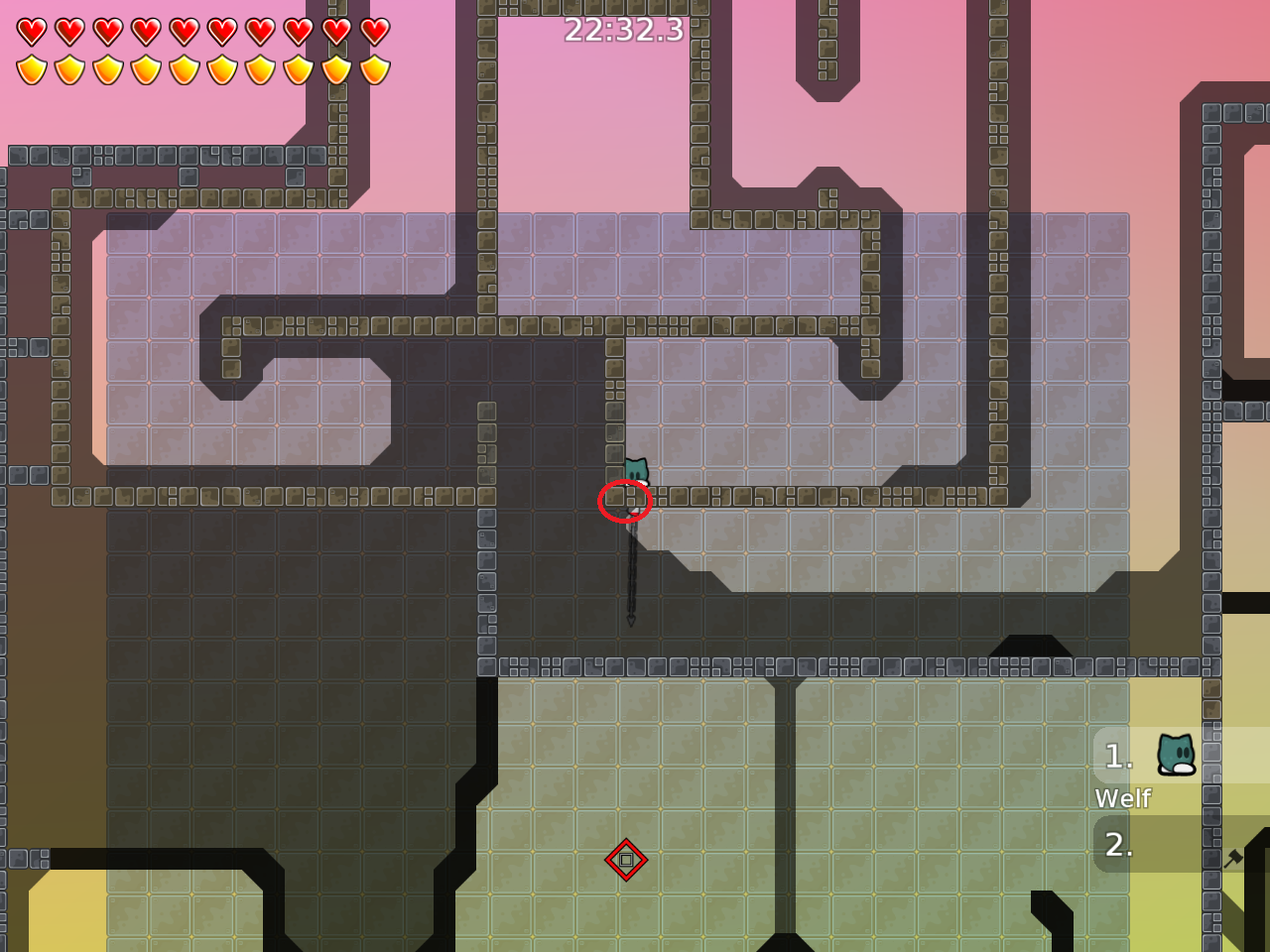
Task: Toggle the red circle highlight around the player
Action: pos(626,501)
